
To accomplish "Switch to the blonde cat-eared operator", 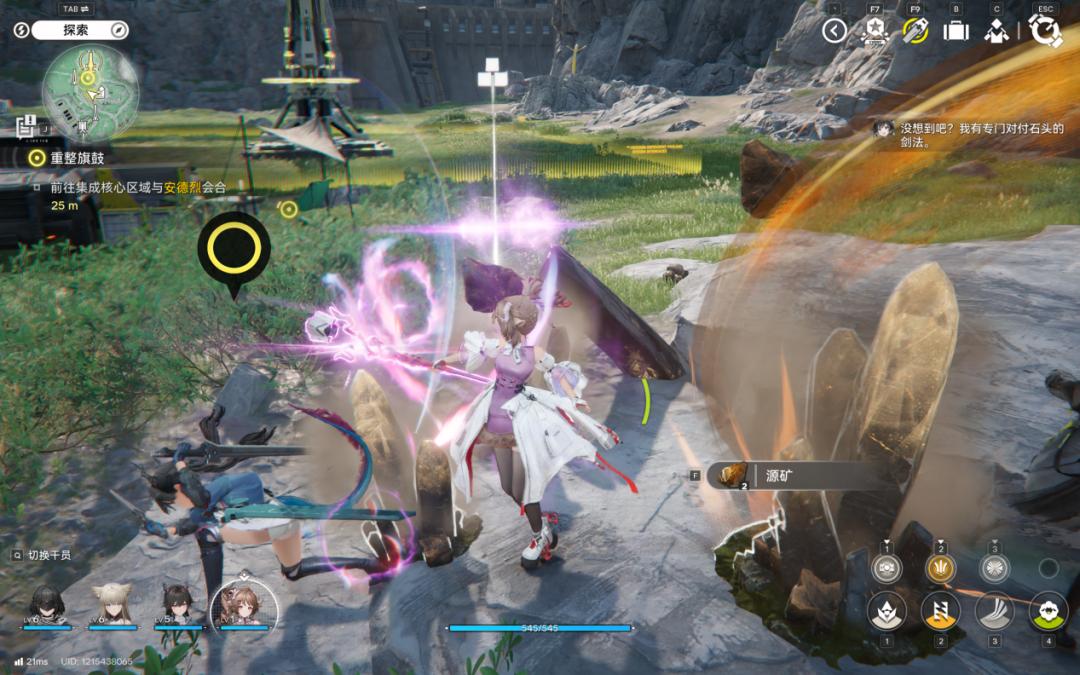I will pos(112,605).
